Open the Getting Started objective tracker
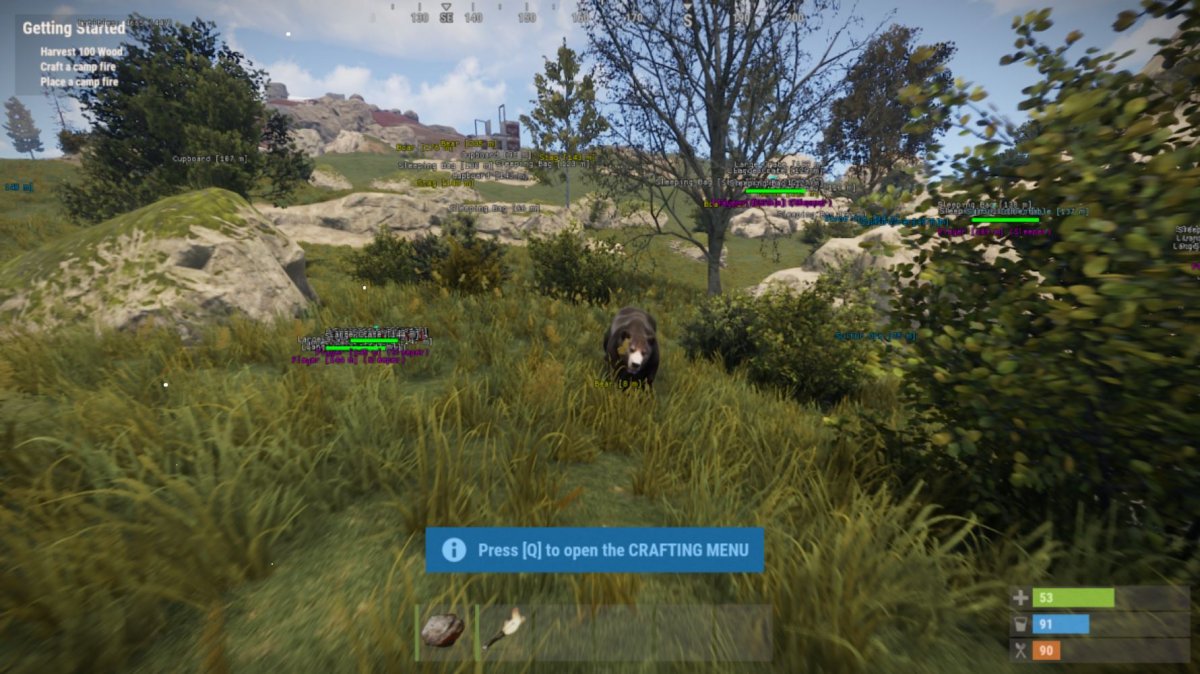This screenshot has height=674, width=1200. coord(74,29)
